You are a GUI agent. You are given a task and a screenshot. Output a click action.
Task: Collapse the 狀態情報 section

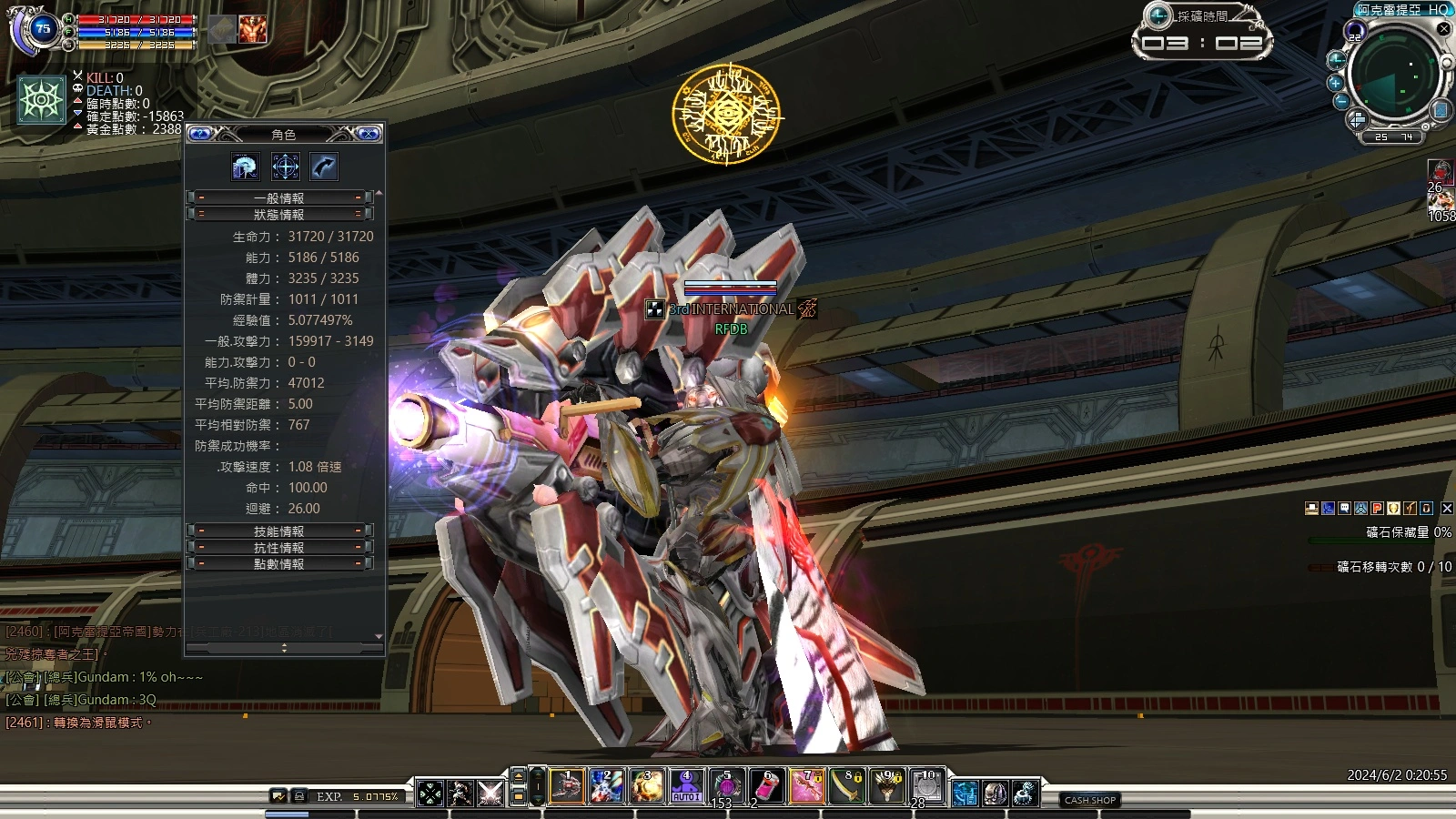(279, 215)
